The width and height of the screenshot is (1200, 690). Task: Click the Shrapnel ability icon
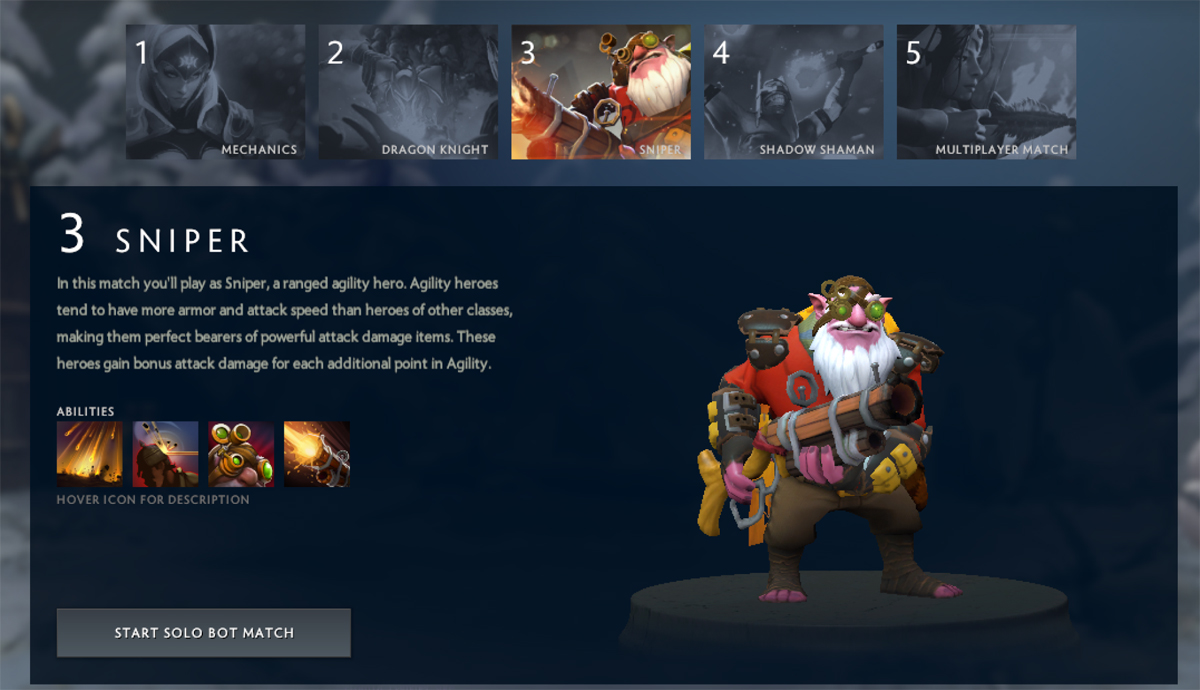coord(90,454)
